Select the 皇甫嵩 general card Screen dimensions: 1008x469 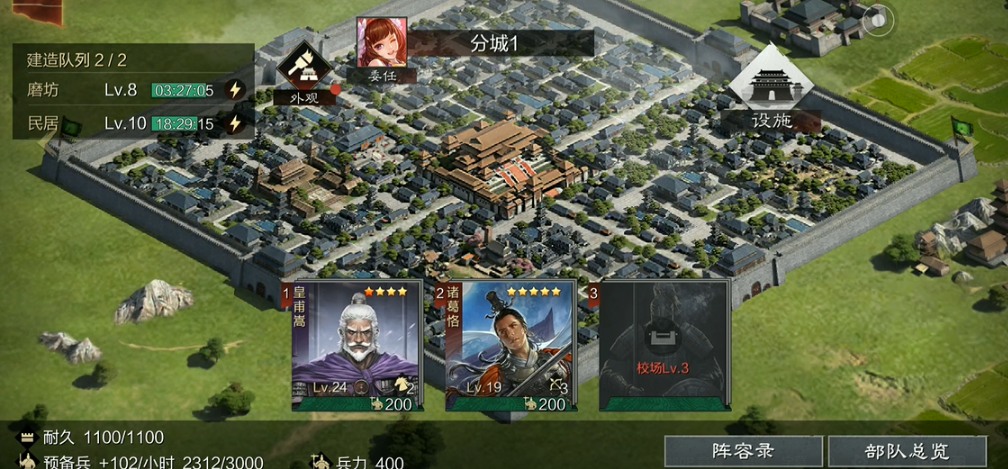pyautogui.click(x=355, y=346)
